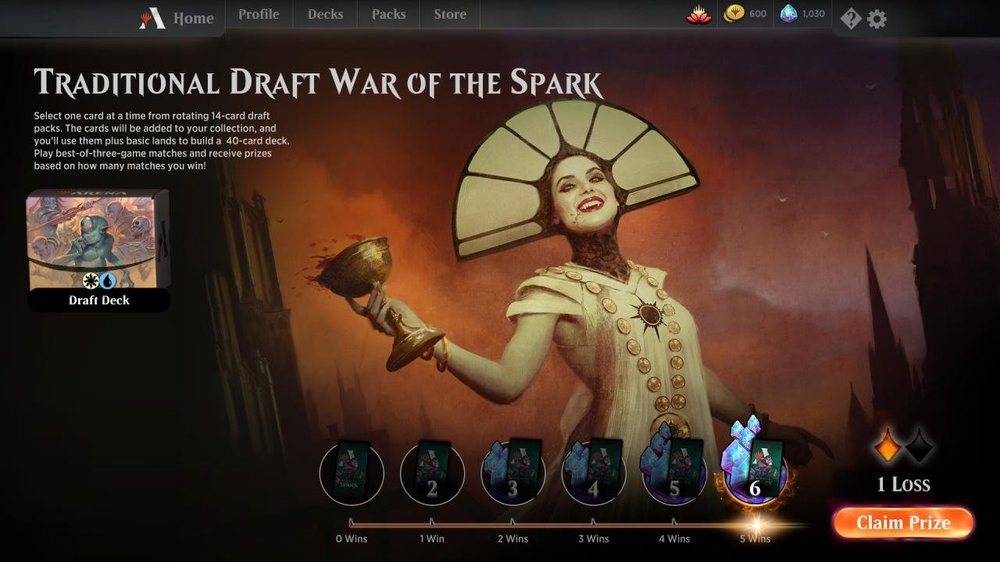The image size is (1000, 562).
Task: View the 5 Wins prize reward
Action: (754, 472)
